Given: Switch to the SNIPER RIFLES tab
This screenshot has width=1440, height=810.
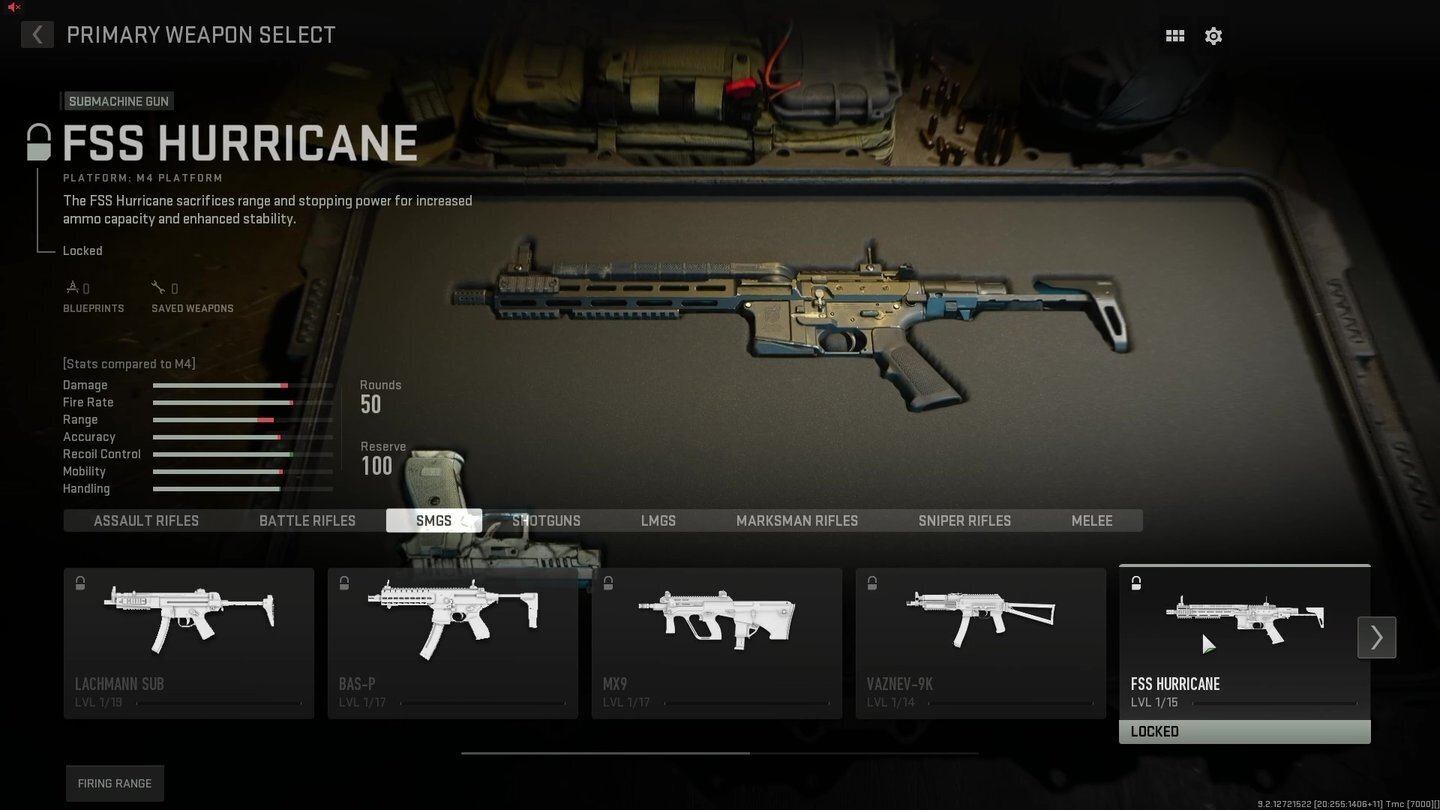Looking at the screenshot, I should 964,520.
